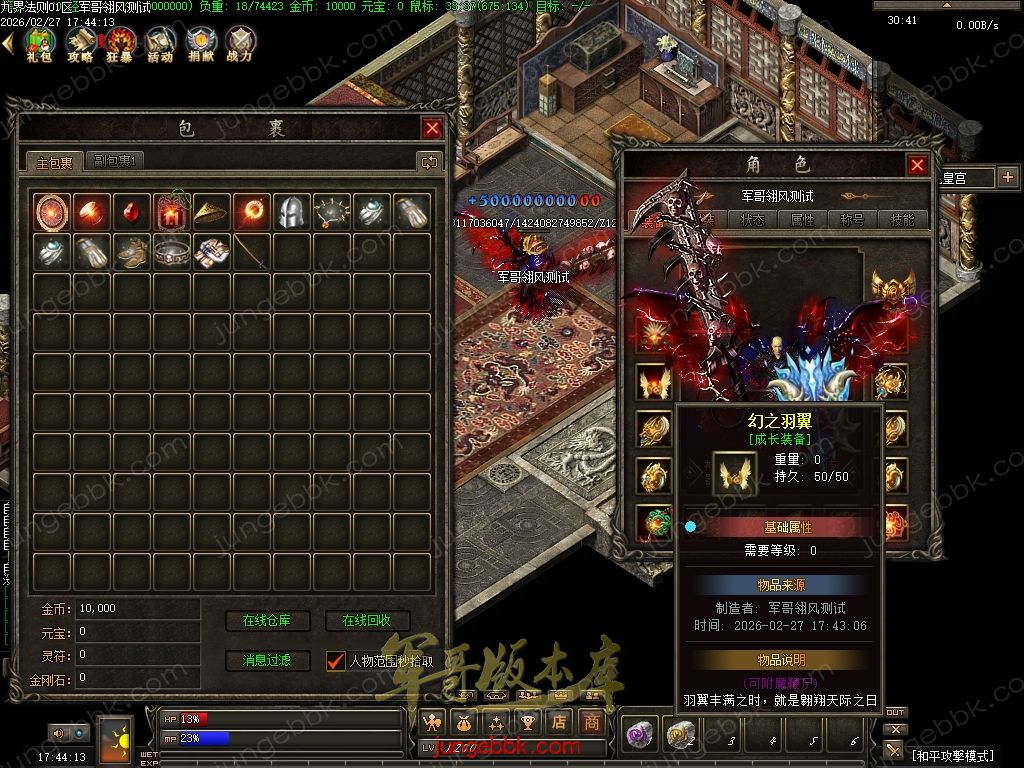Close the 包裹 inventory window
1024x768 pixels.
[x=432, y=128]
